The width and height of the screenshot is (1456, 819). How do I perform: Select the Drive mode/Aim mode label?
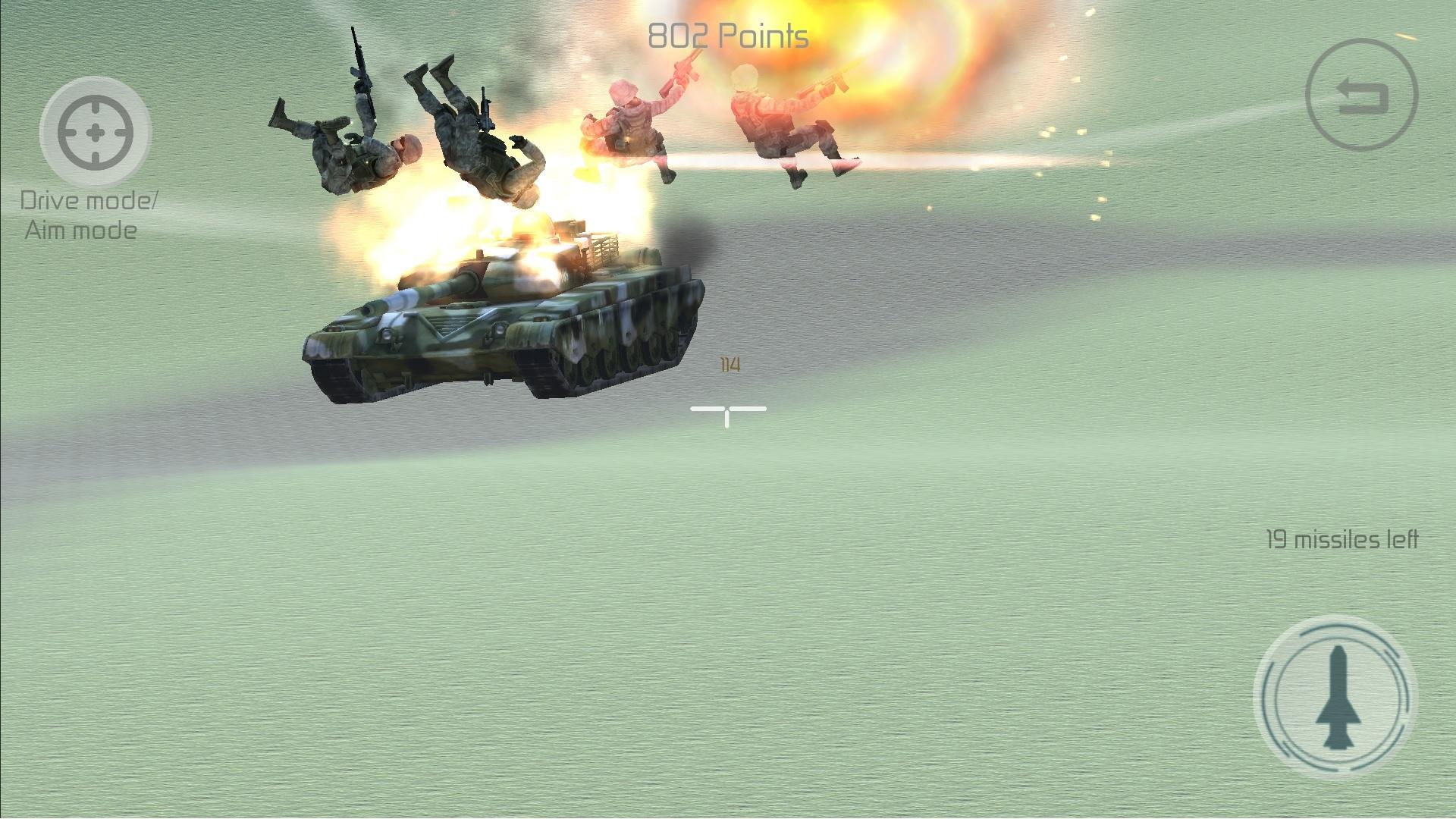pyautogui.click(x=90, y=216)
